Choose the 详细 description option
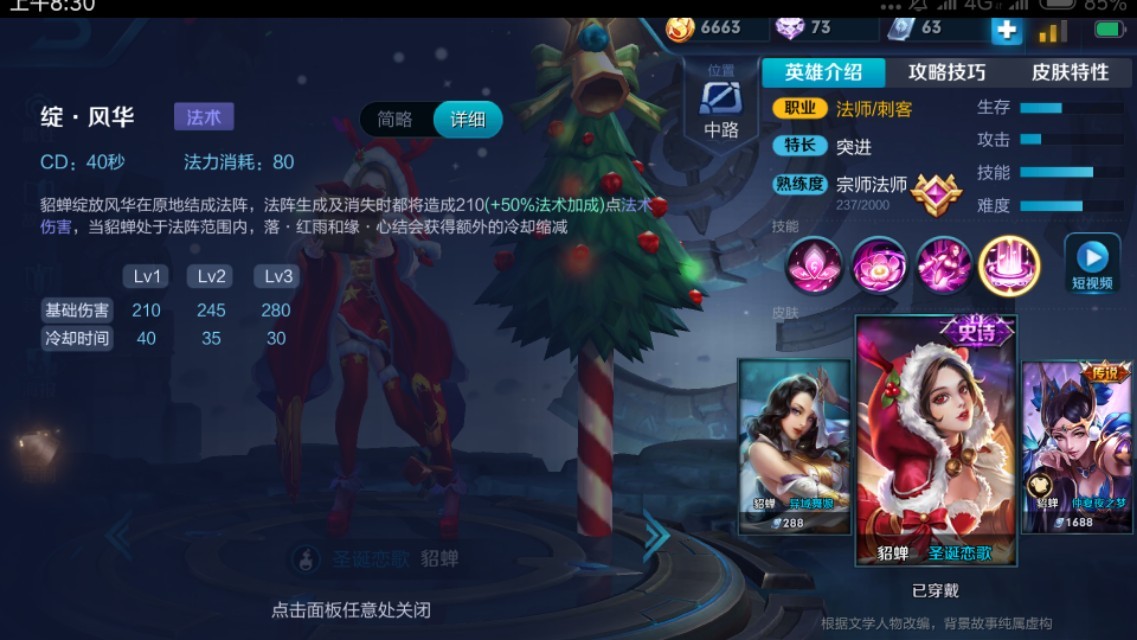The width and height of the screenshot is (1137, 640). click(x=467, y=119)
